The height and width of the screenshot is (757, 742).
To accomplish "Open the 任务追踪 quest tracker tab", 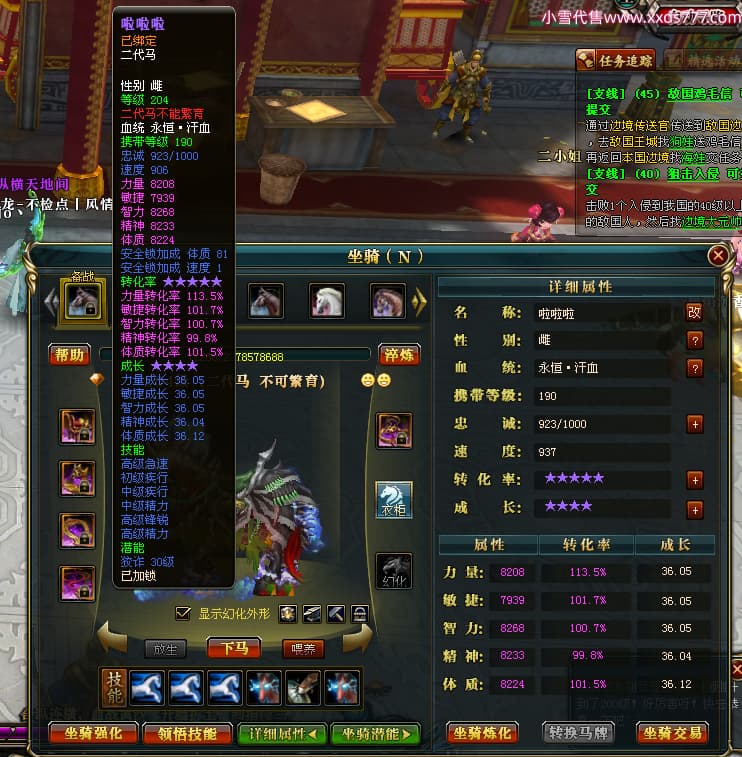I will click(x=616, y=60).
